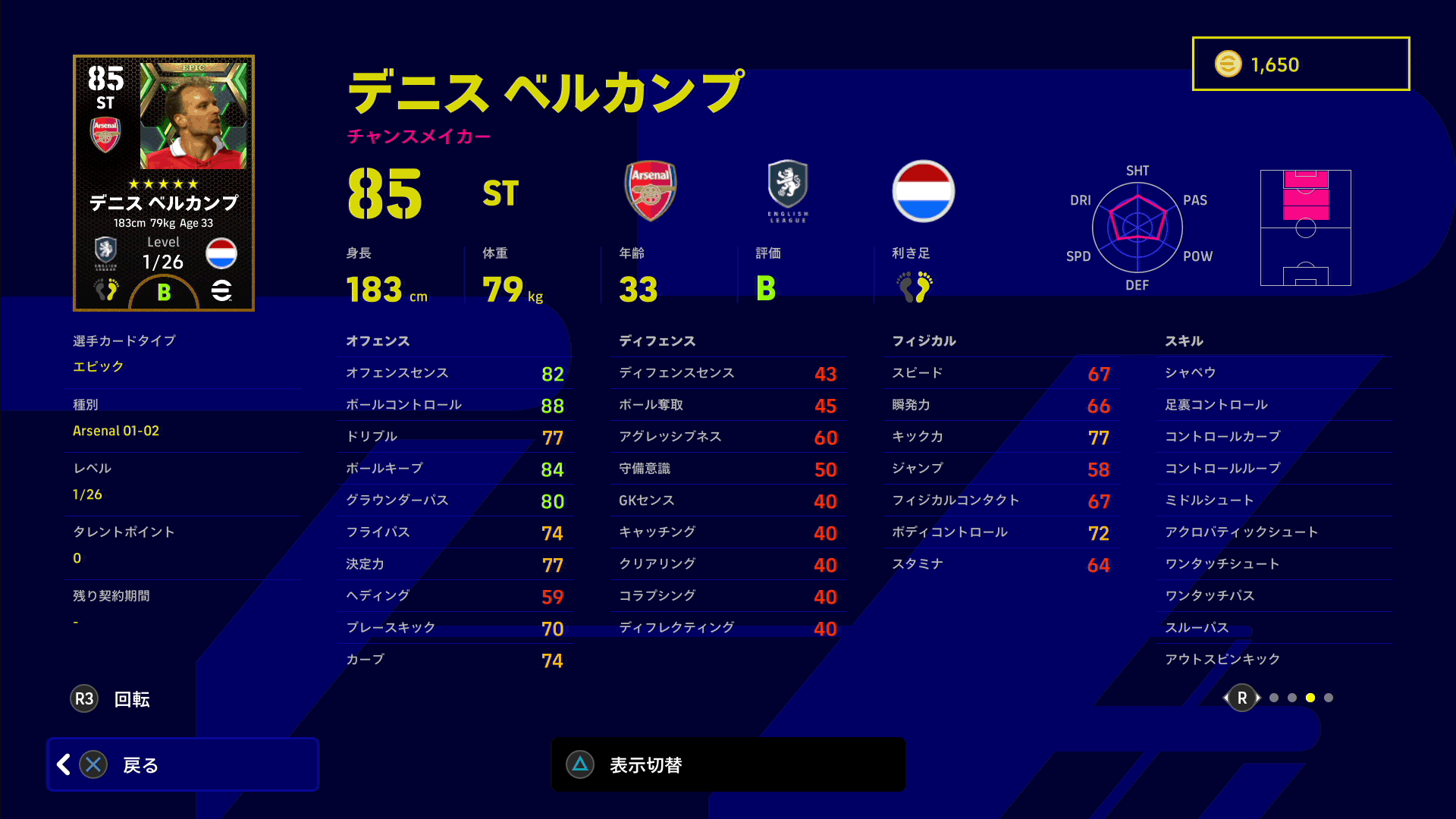Viewport: 1456px width, 819px height.
Task: Switch display with 表示切替 button
Action: [x=728, y=764]
